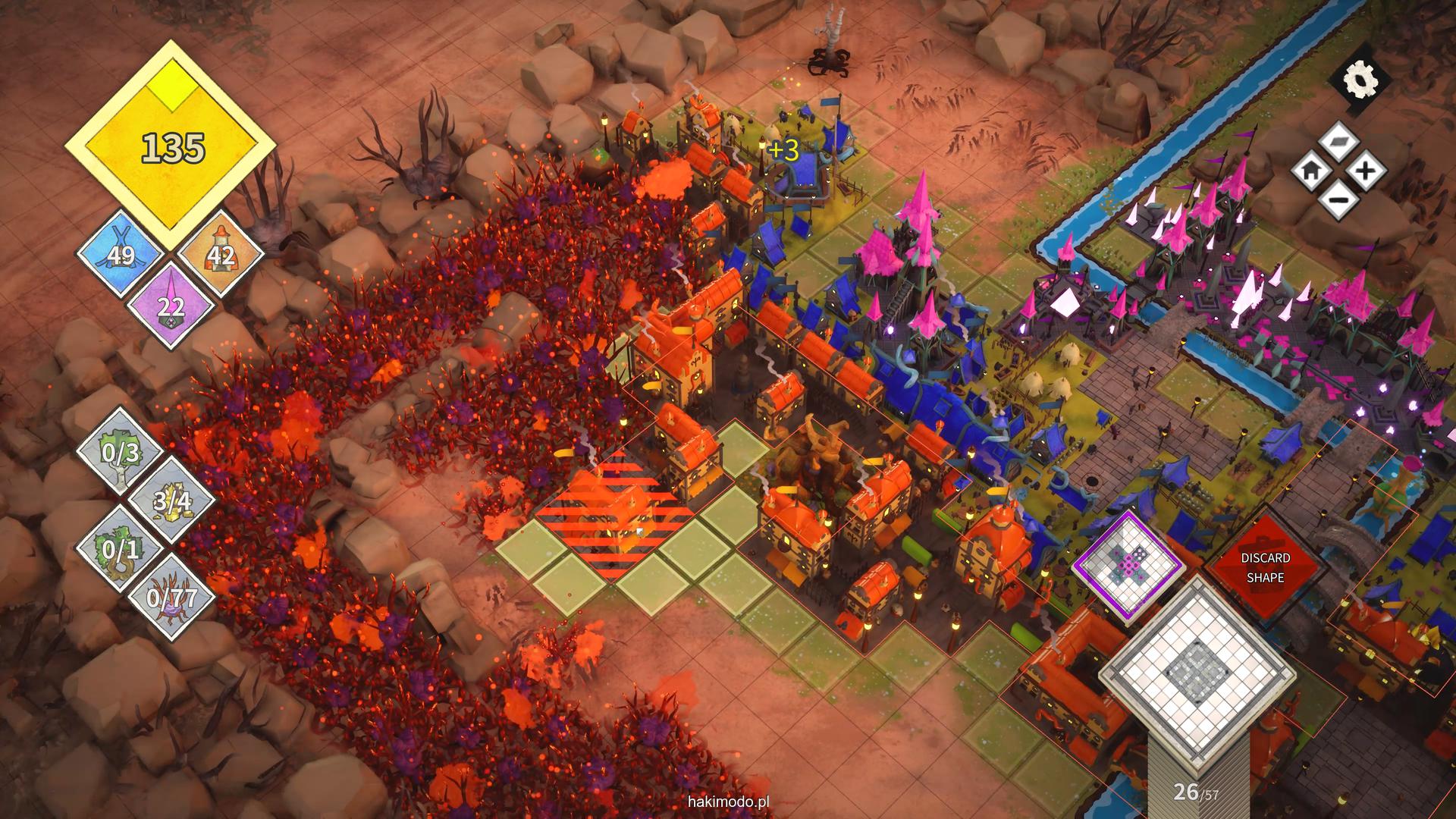Viewport: 1456px width, 819px height.
Task: Zoom in with the plus button
Action: click(x=1364, y=171)
